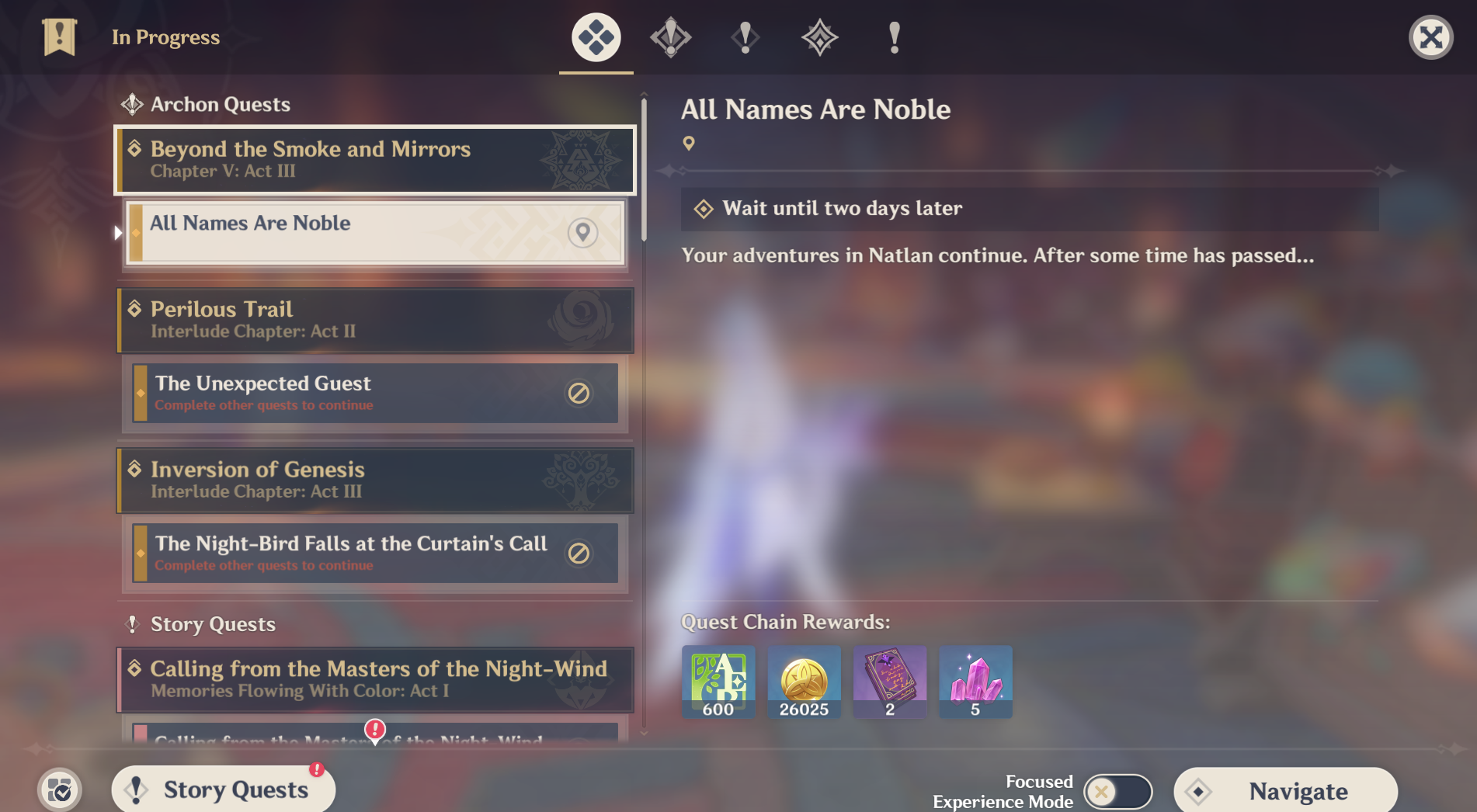Click the In Progress banner icon
The height and width of the screenshot is (812, 1477).
click(59, 36)
